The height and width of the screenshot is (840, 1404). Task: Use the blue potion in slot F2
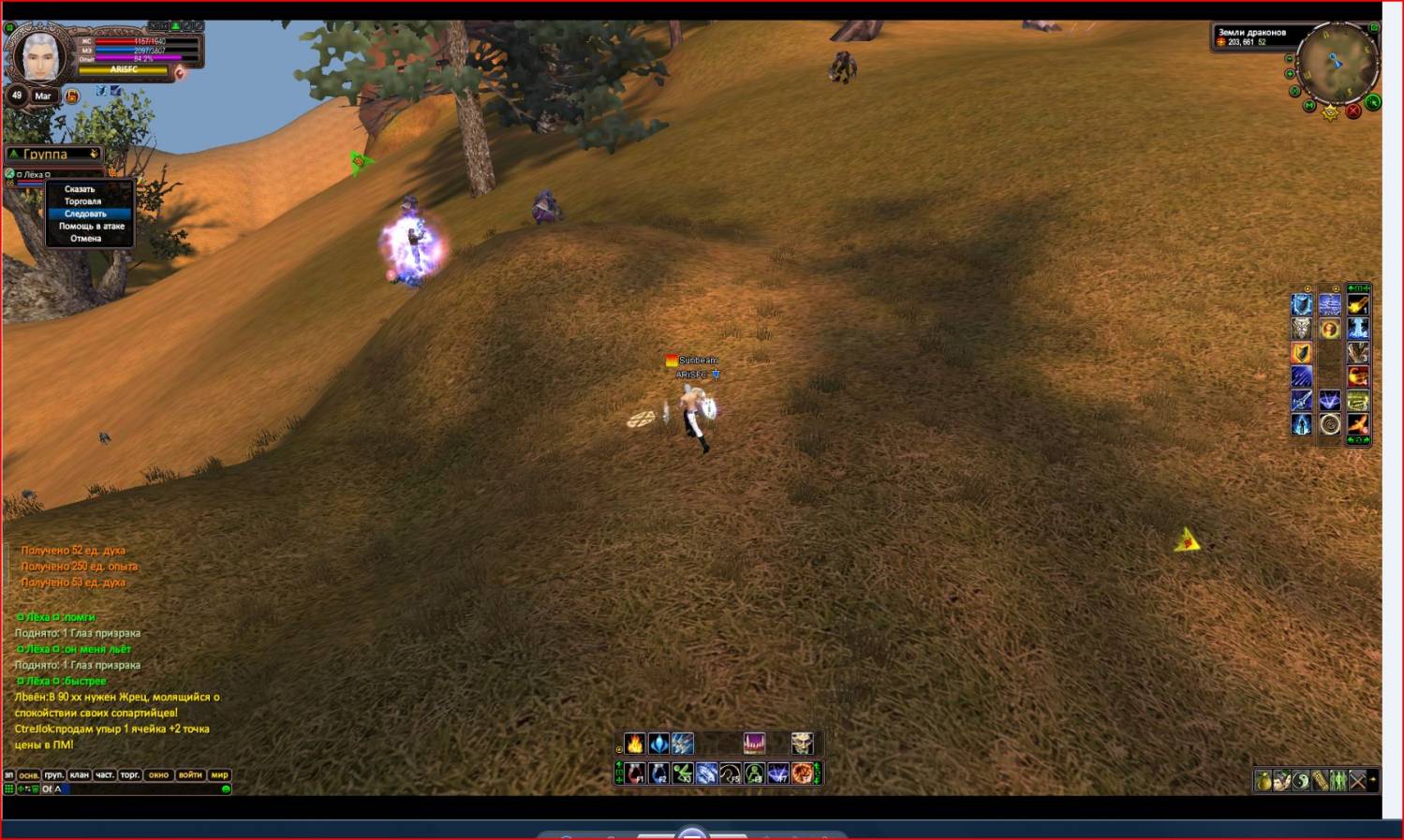click(x=659, y=774)
